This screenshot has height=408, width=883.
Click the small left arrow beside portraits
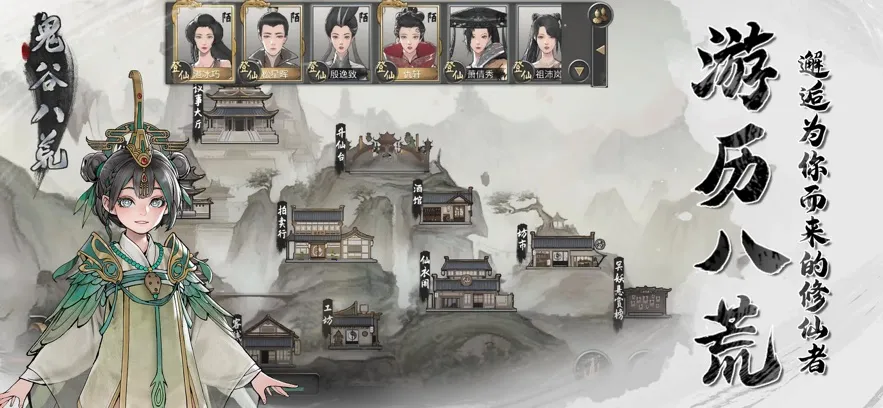[598, 47]
